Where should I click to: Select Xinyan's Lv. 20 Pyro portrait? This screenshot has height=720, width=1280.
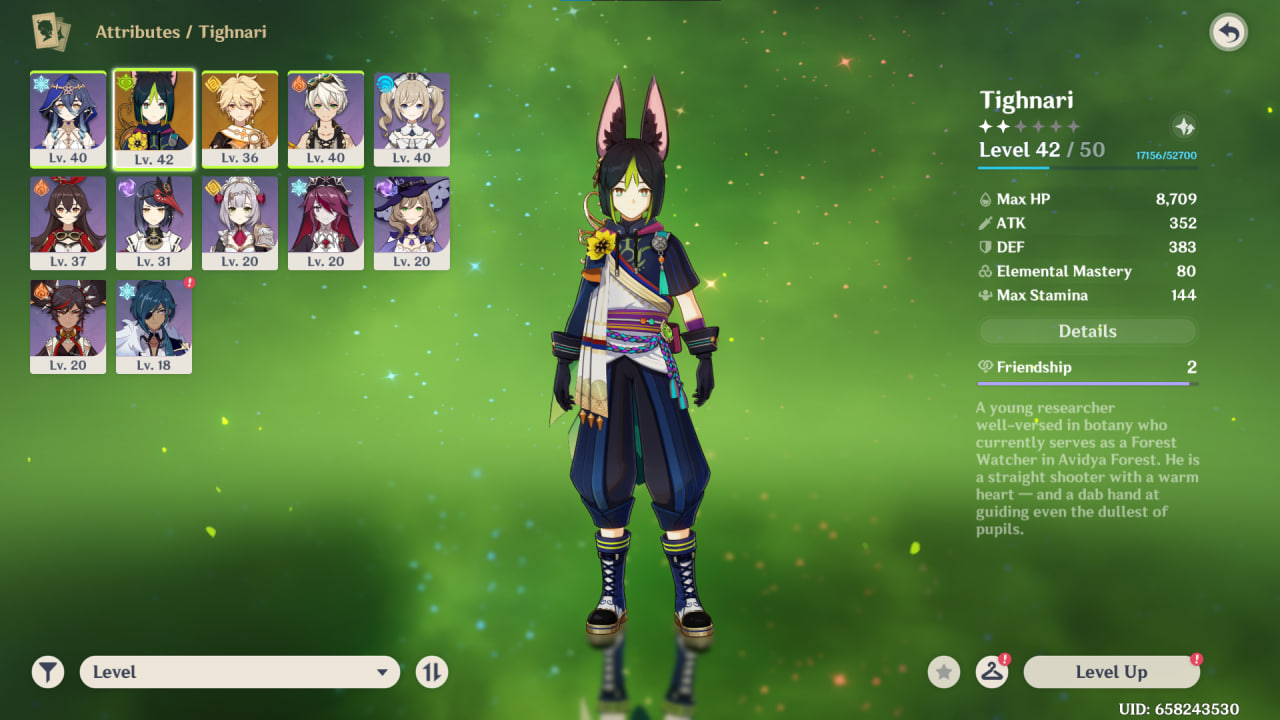click(68, 326)
